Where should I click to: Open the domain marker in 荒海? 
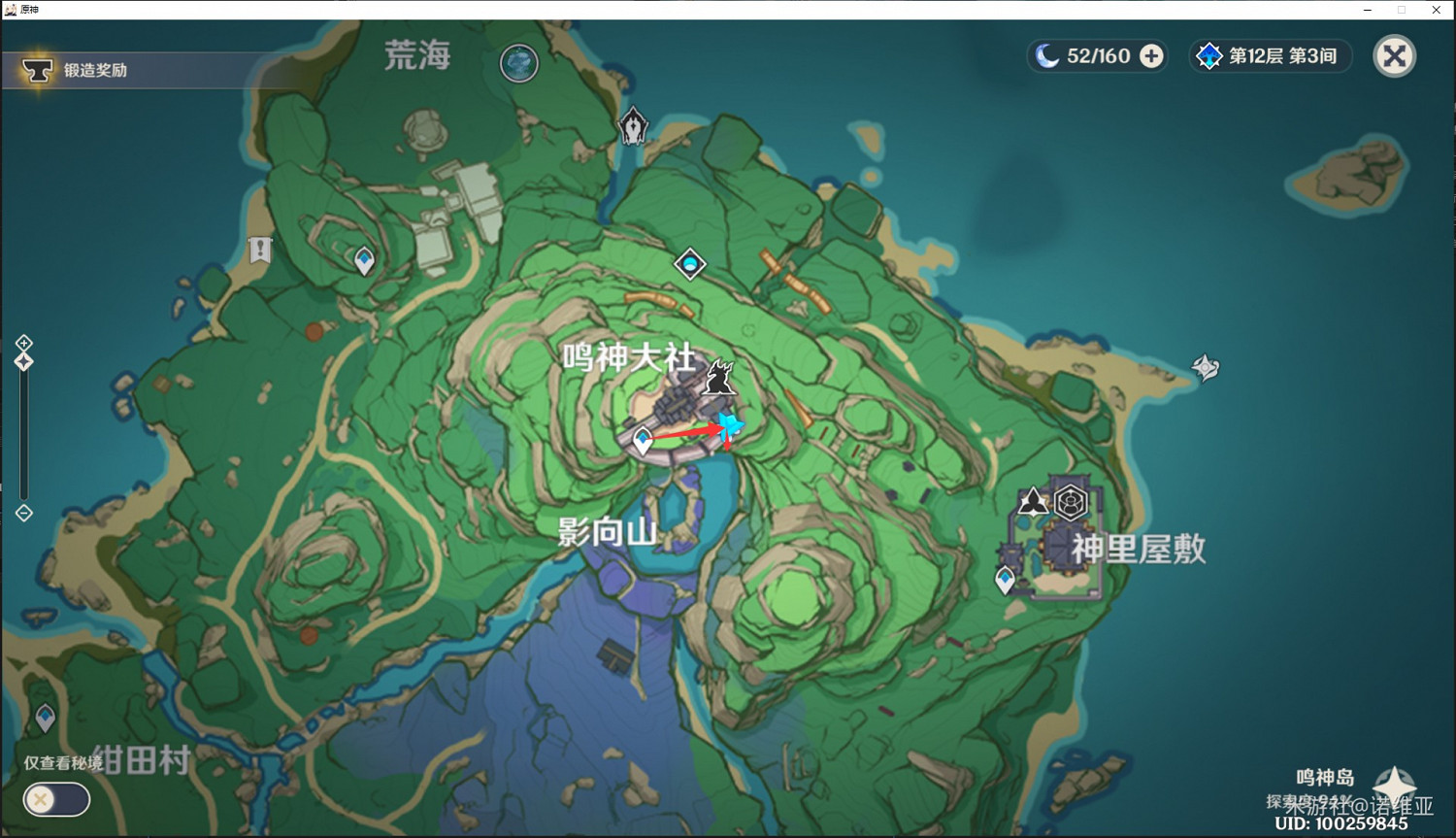pos(519,63)
